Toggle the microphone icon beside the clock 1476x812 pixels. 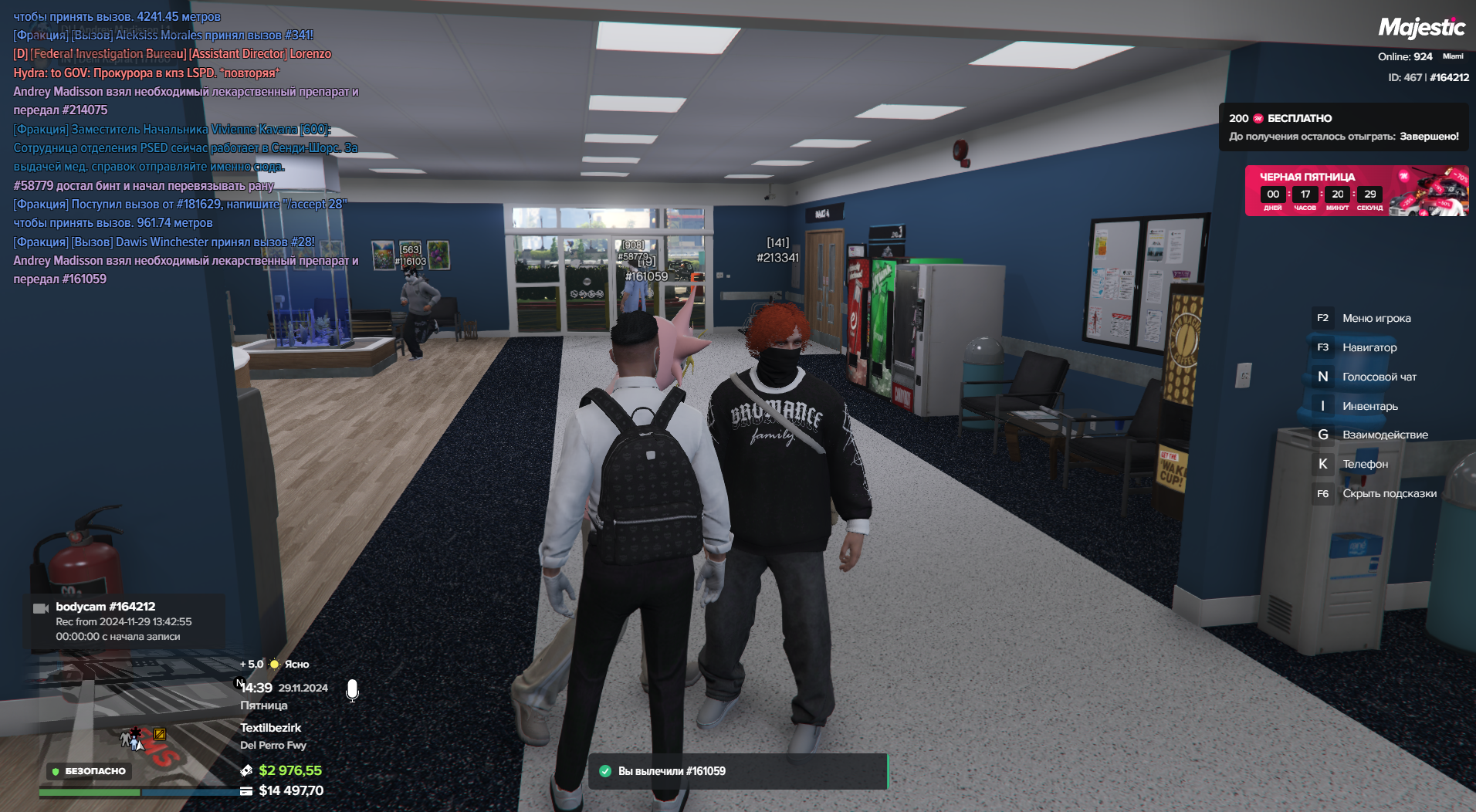352,690
